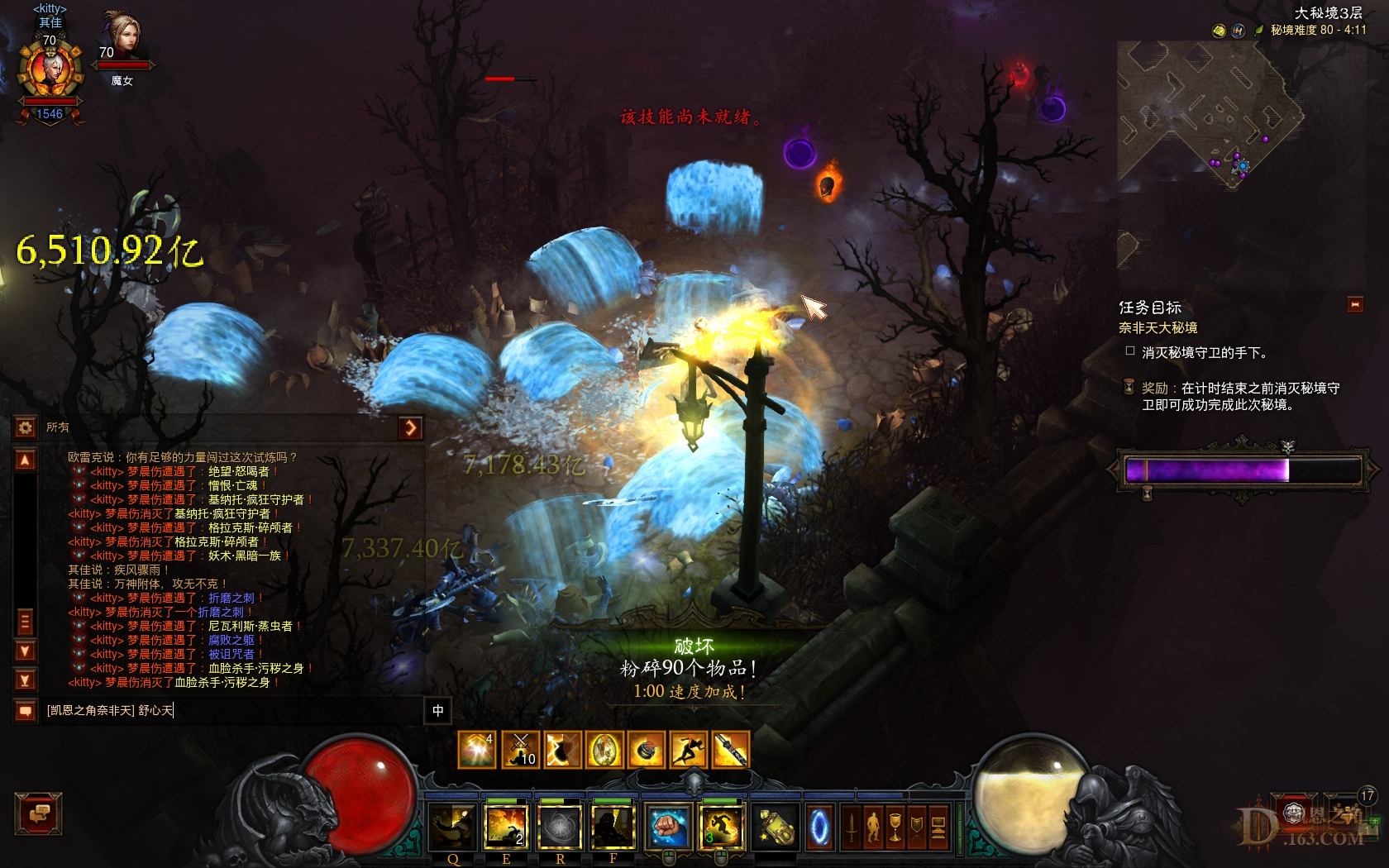Activate the blue fist primary skill
Viewport: 1389px width, 868px height.
(667, 827)
